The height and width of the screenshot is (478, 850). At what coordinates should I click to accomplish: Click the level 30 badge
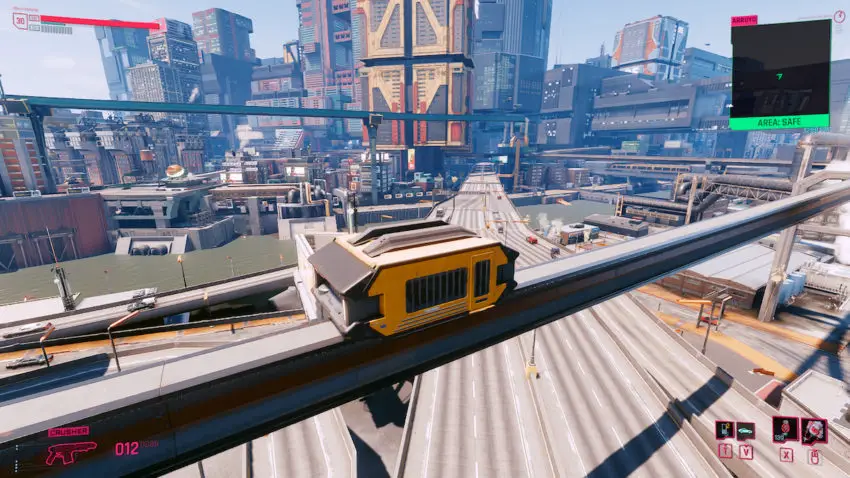pos(20,20)
